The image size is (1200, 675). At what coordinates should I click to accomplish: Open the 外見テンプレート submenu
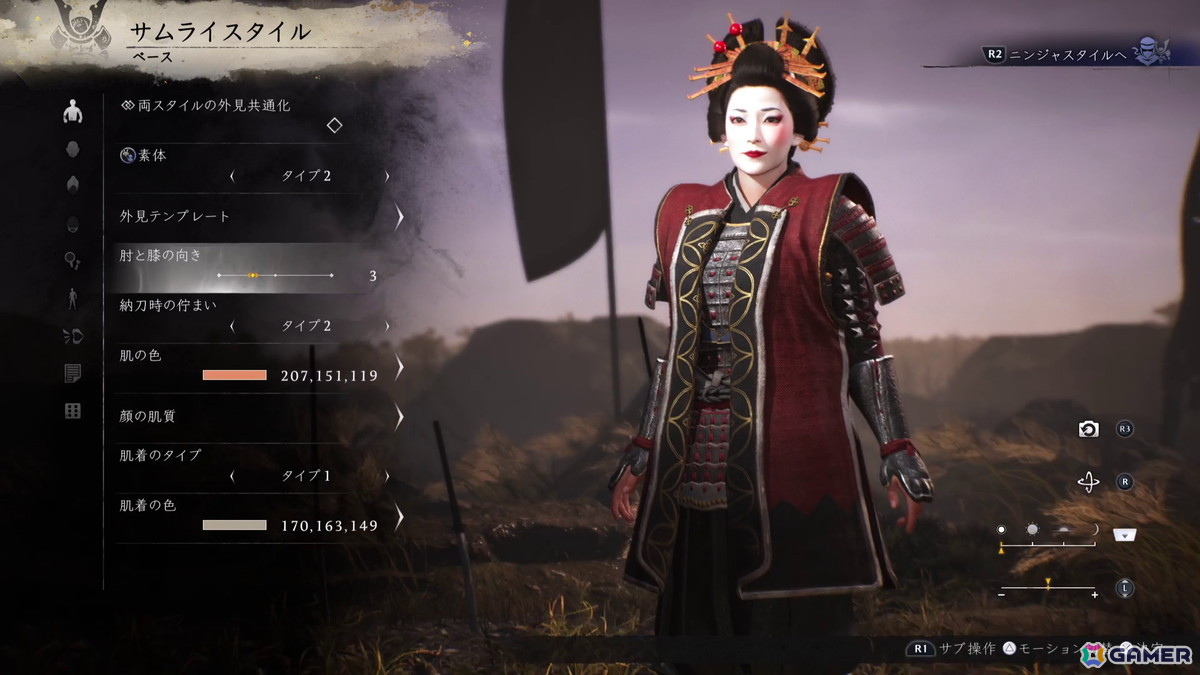click(x=399, y=216)
